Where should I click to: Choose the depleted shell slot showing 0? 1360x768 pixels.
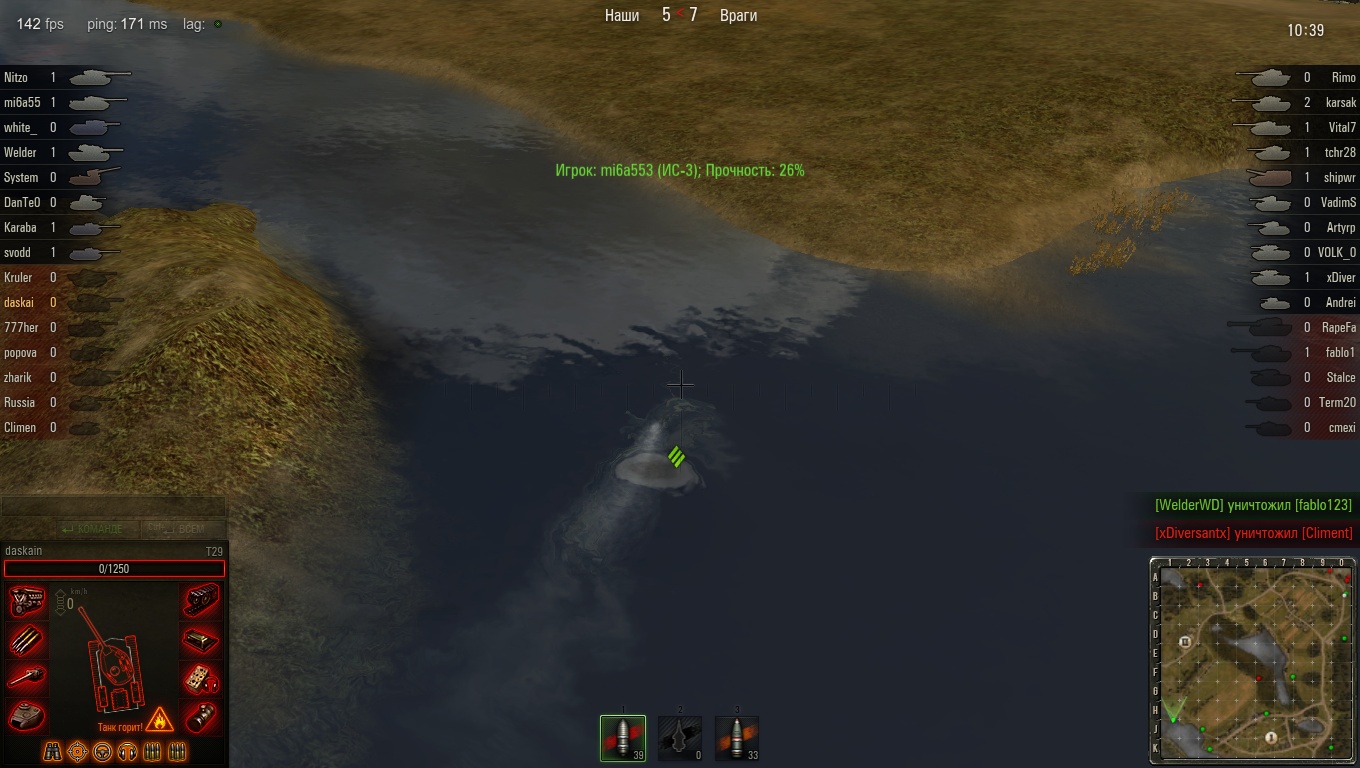680,738
